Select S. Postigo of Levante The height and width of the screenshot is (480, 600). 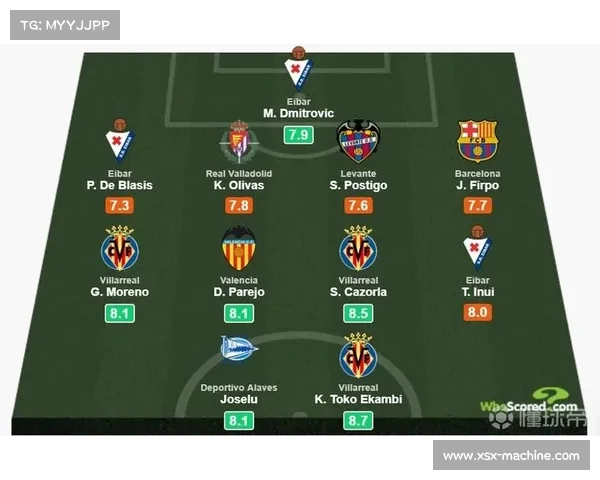click(357, 185)
